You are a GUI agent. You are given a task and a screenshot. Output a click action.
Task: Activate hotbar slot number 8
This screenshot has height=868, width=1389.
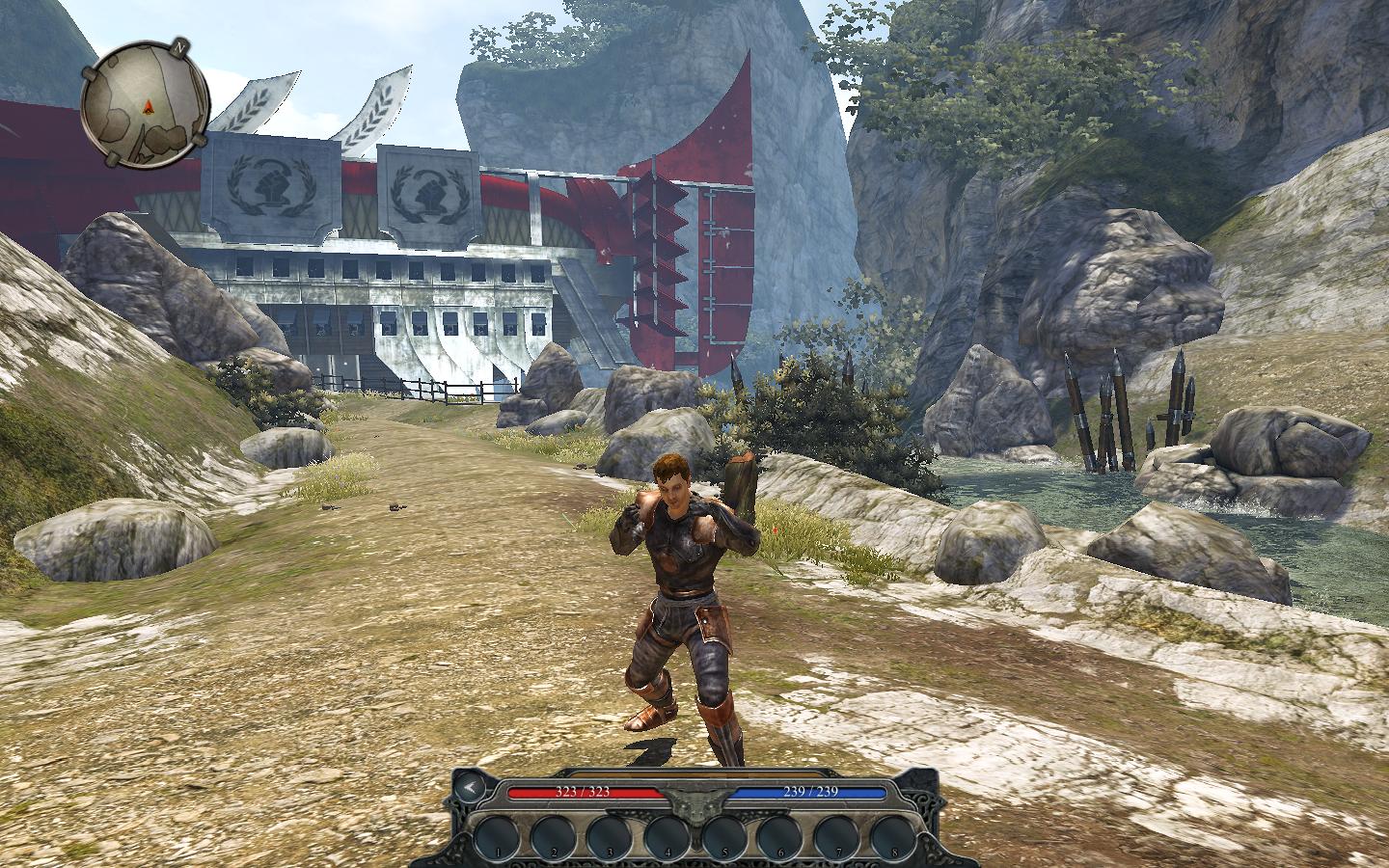coord(893,833)
